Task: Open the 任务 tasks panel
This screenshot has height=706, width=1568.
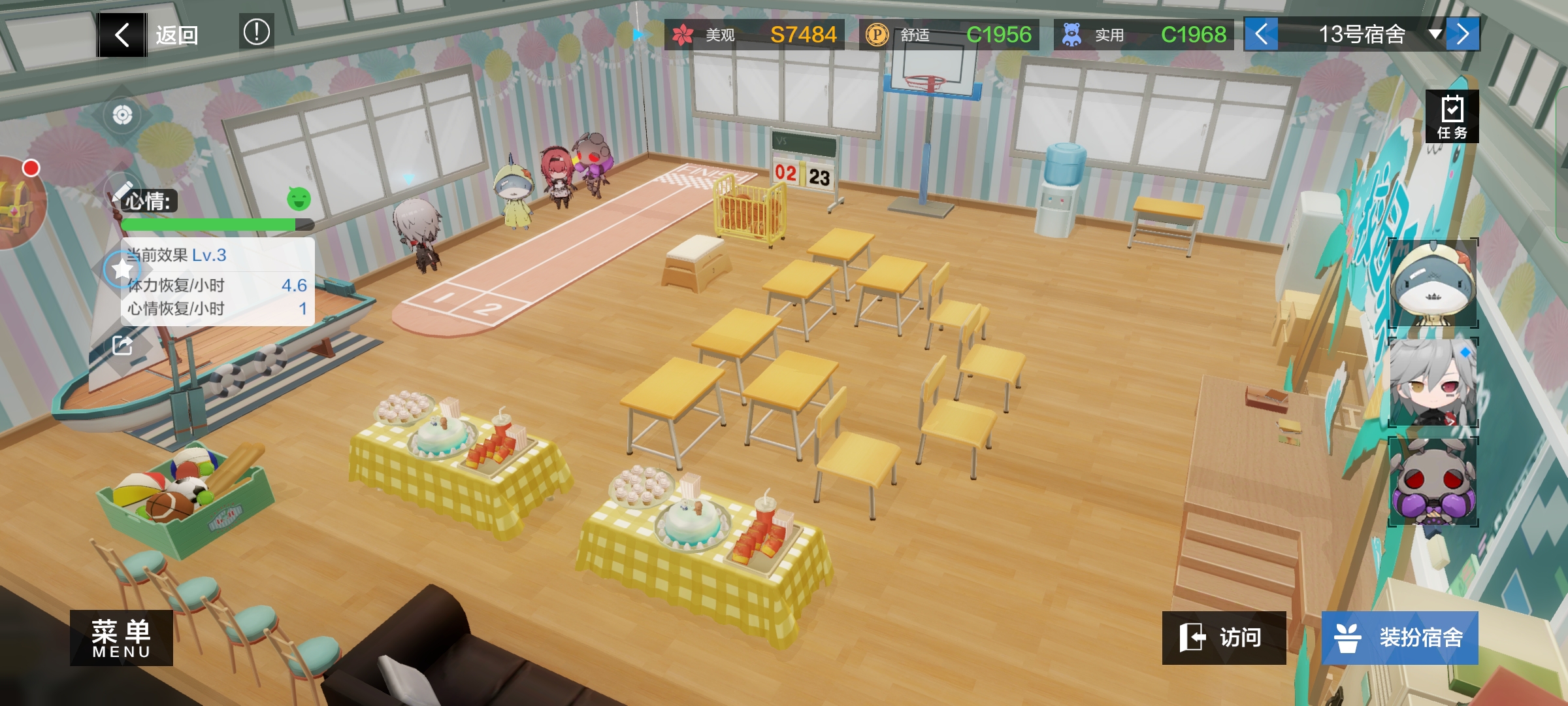Action: [1452, 116]
